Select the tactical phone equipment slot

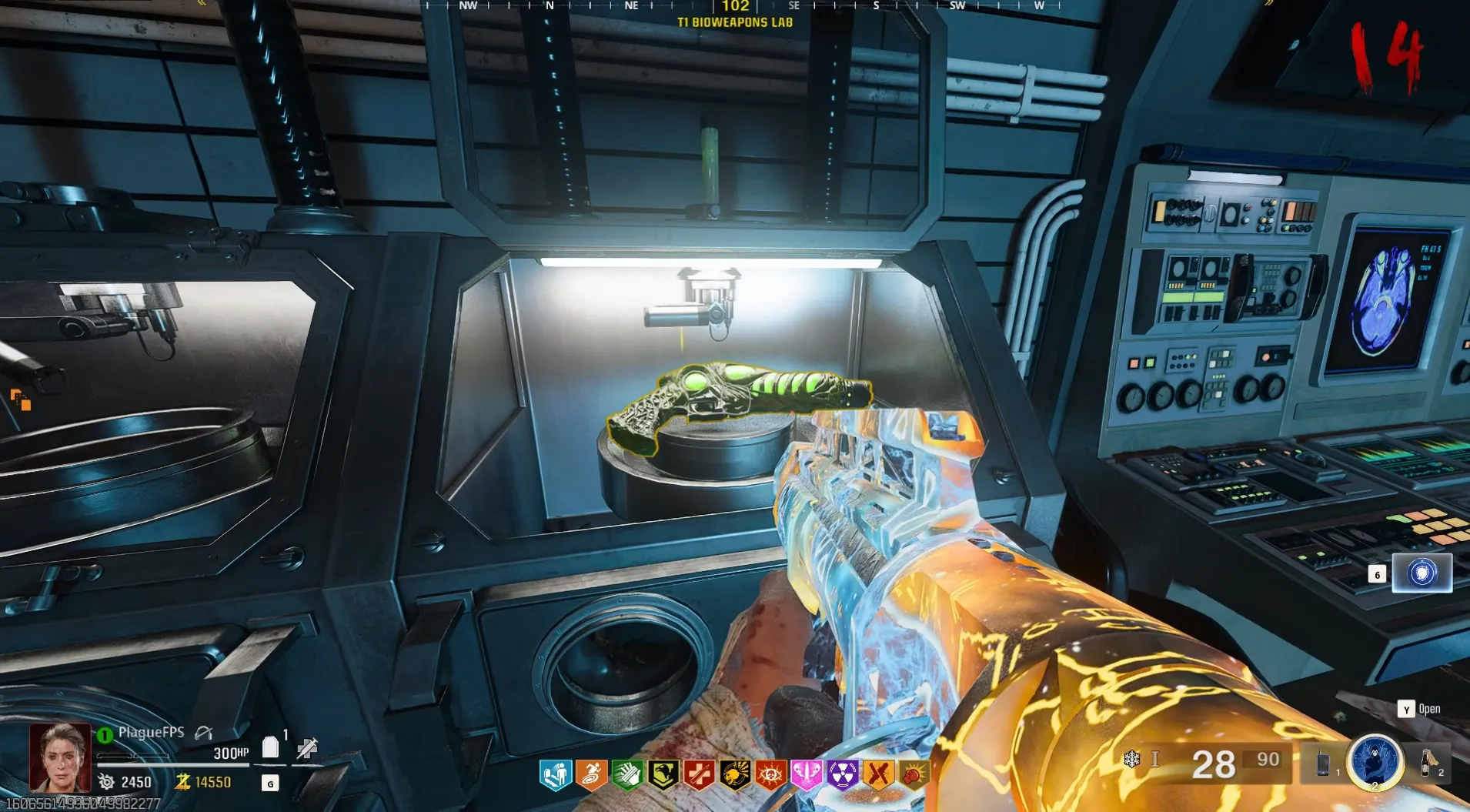1323,764
